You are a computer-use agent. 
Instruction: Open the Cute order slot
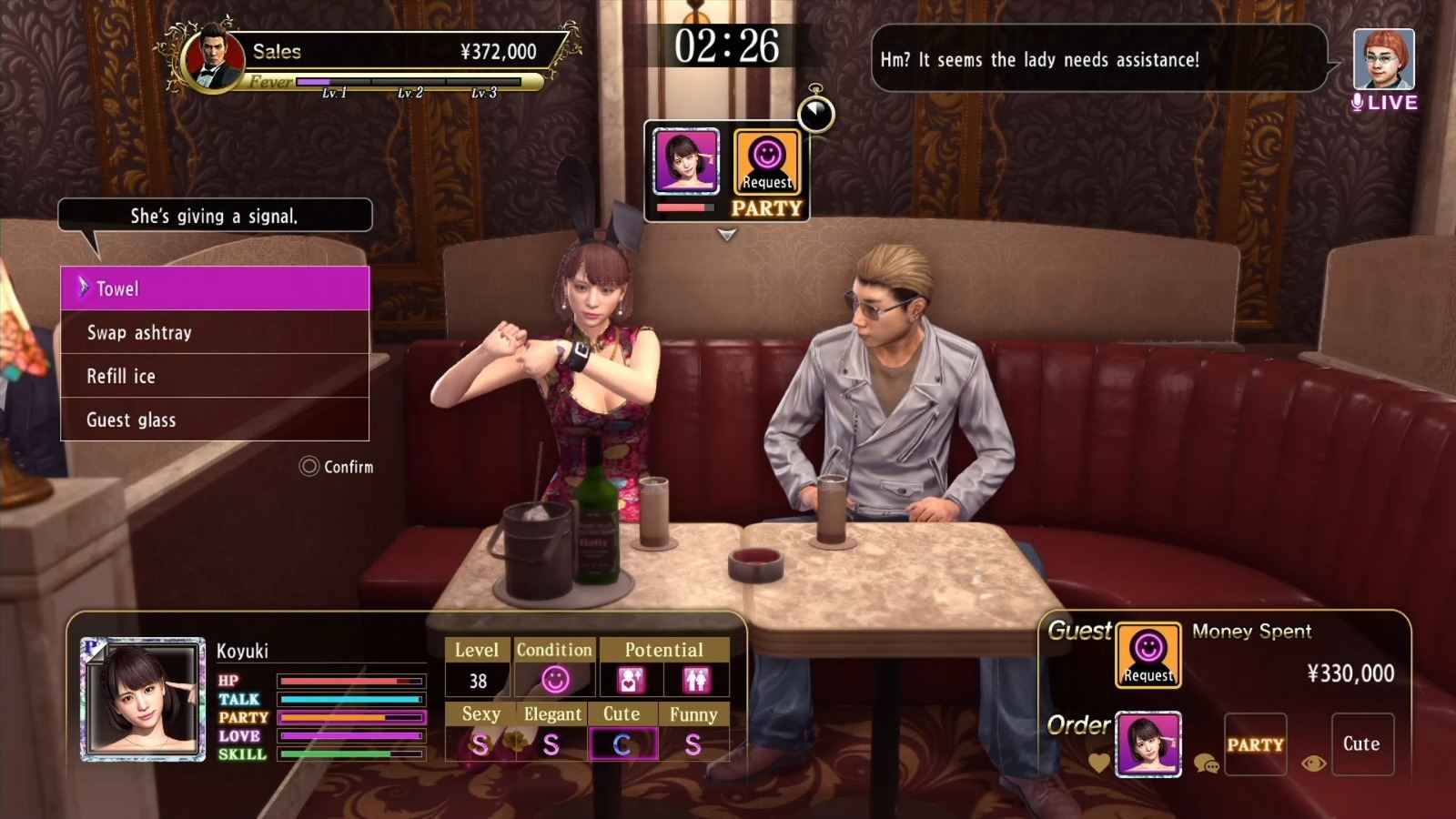click(1362, 743)
